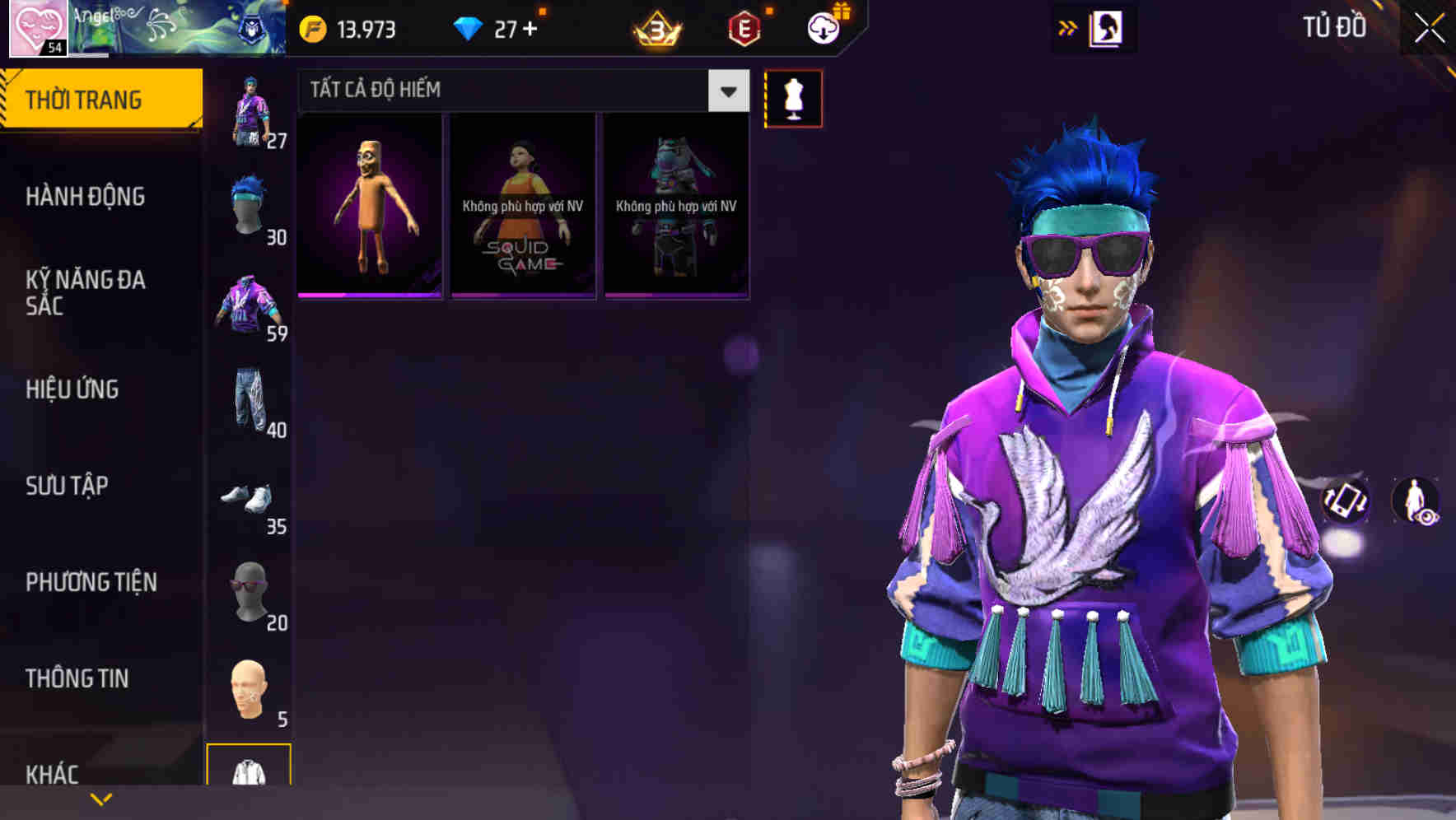Click the photo card icon near TỦ ĐỒ

click(1105, 27)
